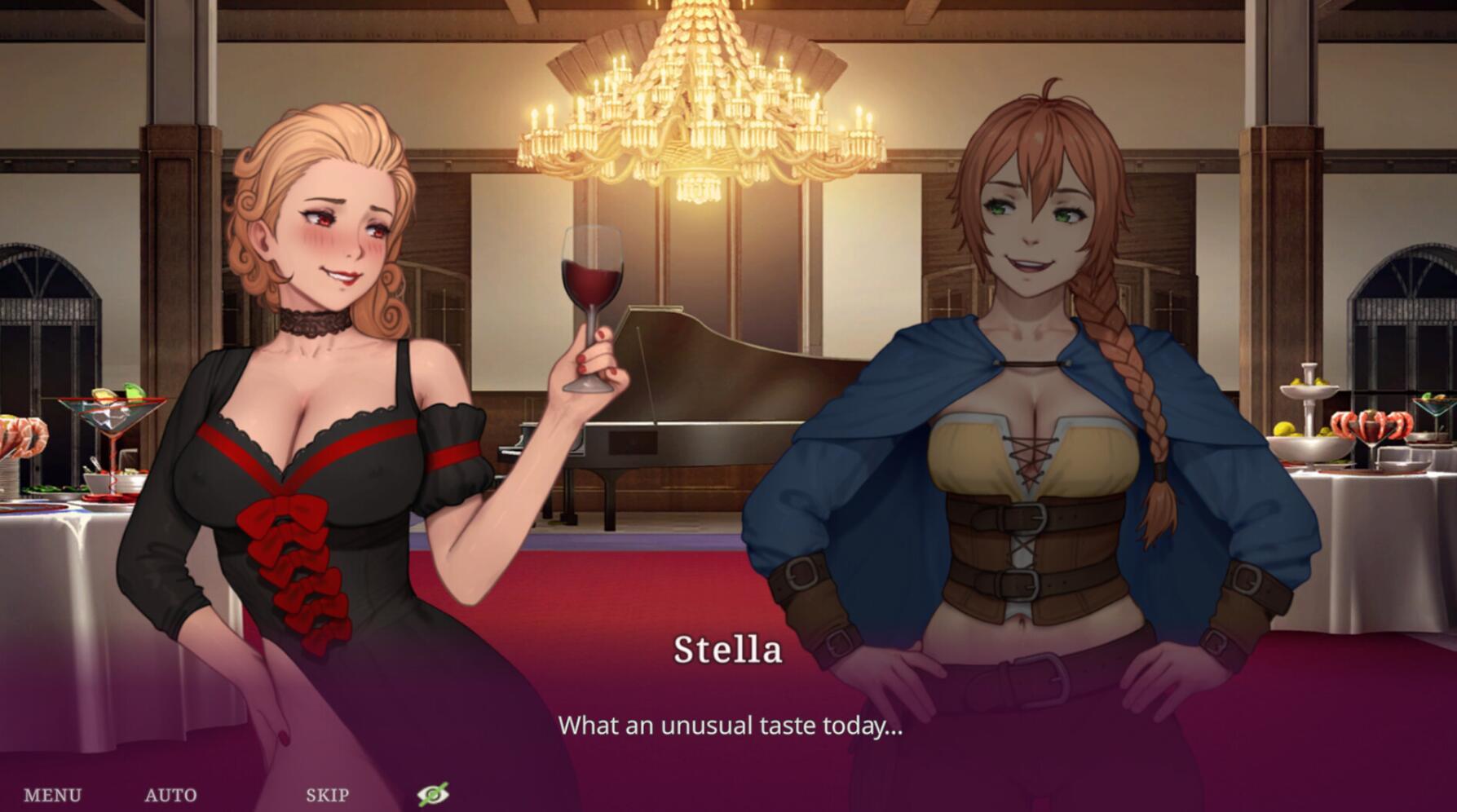Enable AUTO text advance mode
1457x812 pixels.
(x=171, y=792)
